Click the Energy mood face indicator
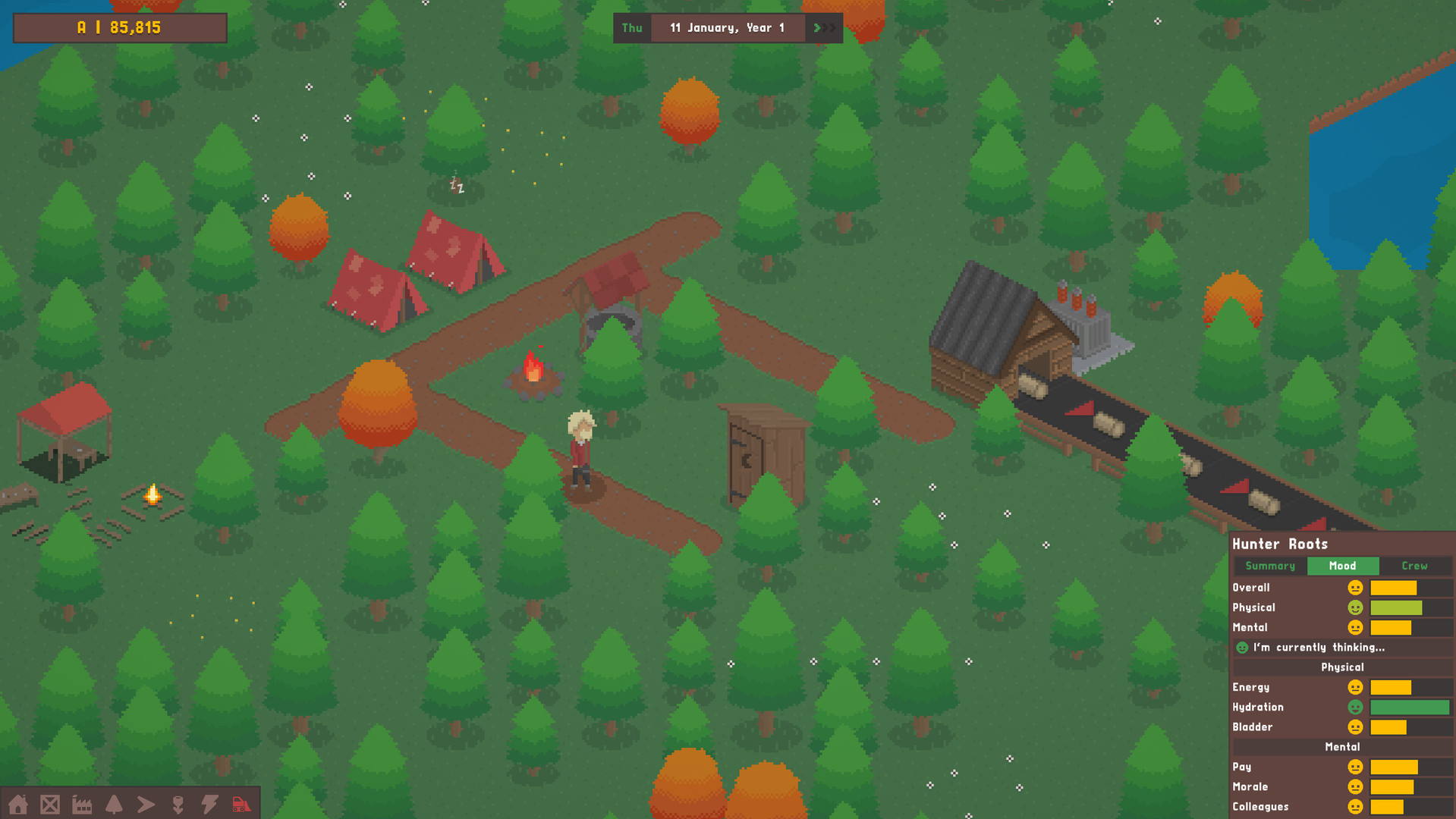The width and height of the screenshot is (1456, 819). tap(1355, 687)
